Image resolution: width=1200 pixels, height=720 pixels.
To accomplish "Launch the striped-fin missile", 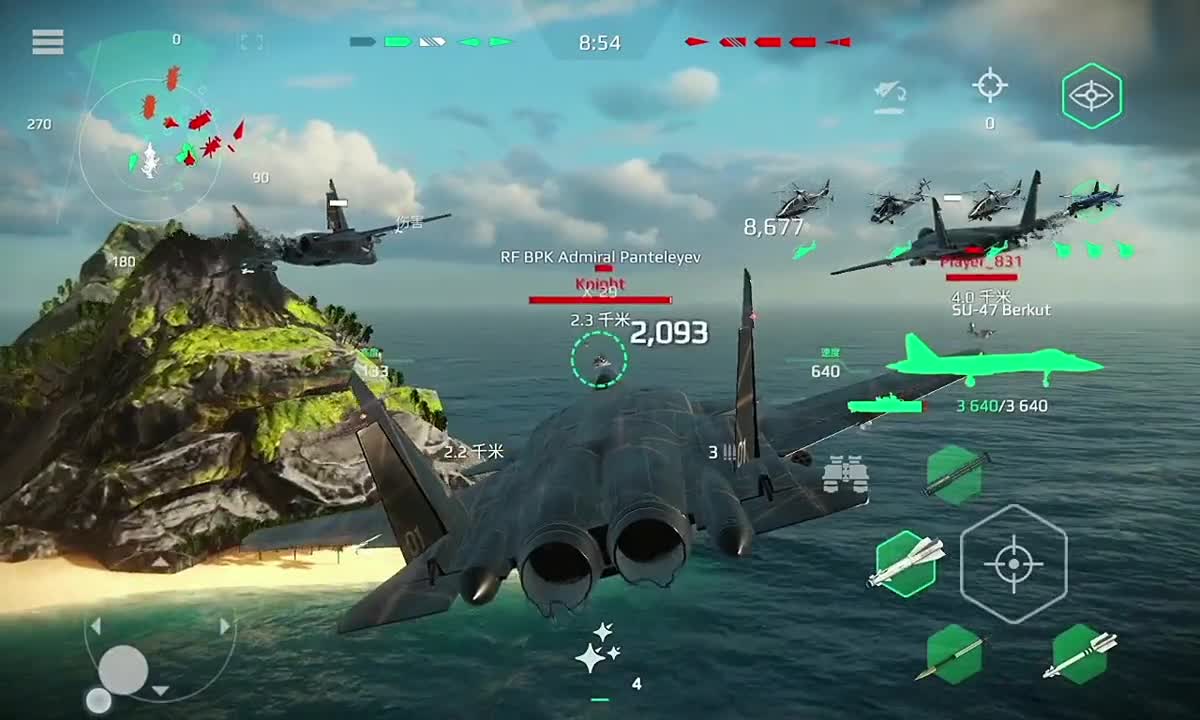I will pos(1080,655).
